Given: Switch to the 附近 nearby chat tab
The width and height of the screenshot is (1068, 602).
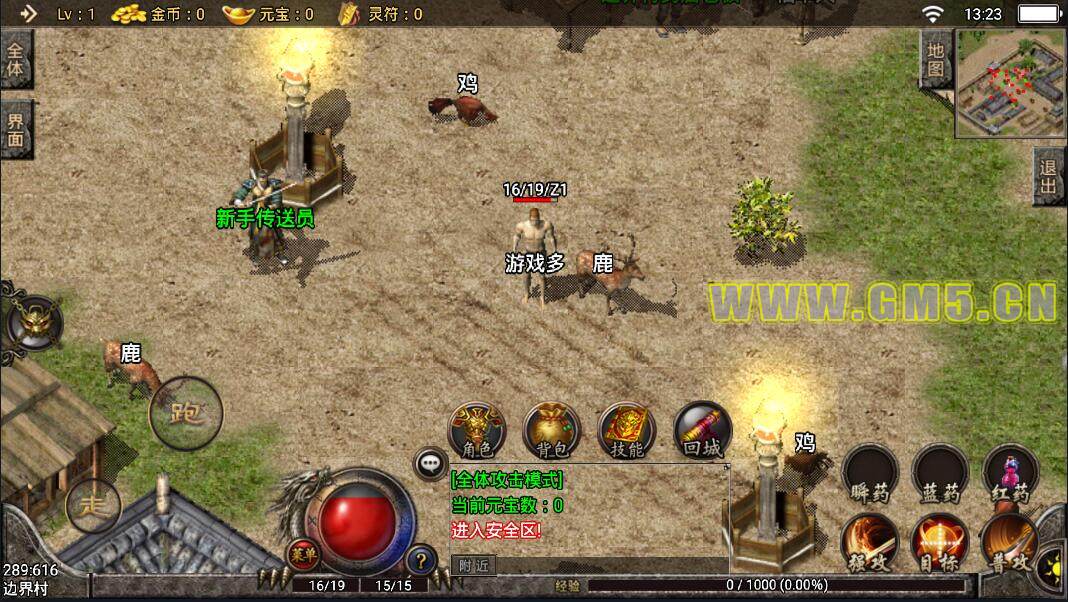Looking at the screenshot, I should pyautogui.click(x=473, y=565).
